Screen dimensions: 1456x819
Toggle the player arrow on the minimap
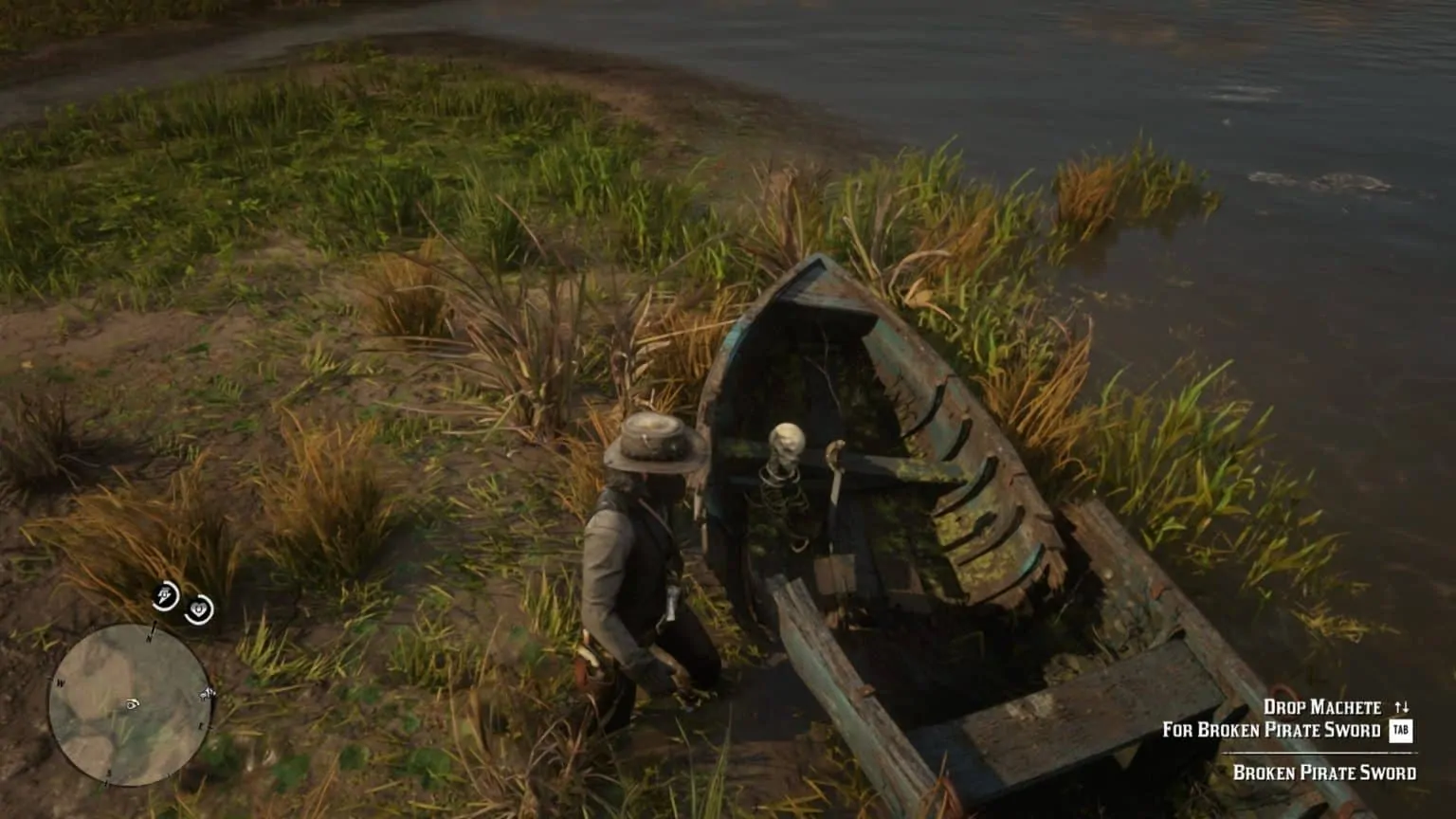(131, 702)
